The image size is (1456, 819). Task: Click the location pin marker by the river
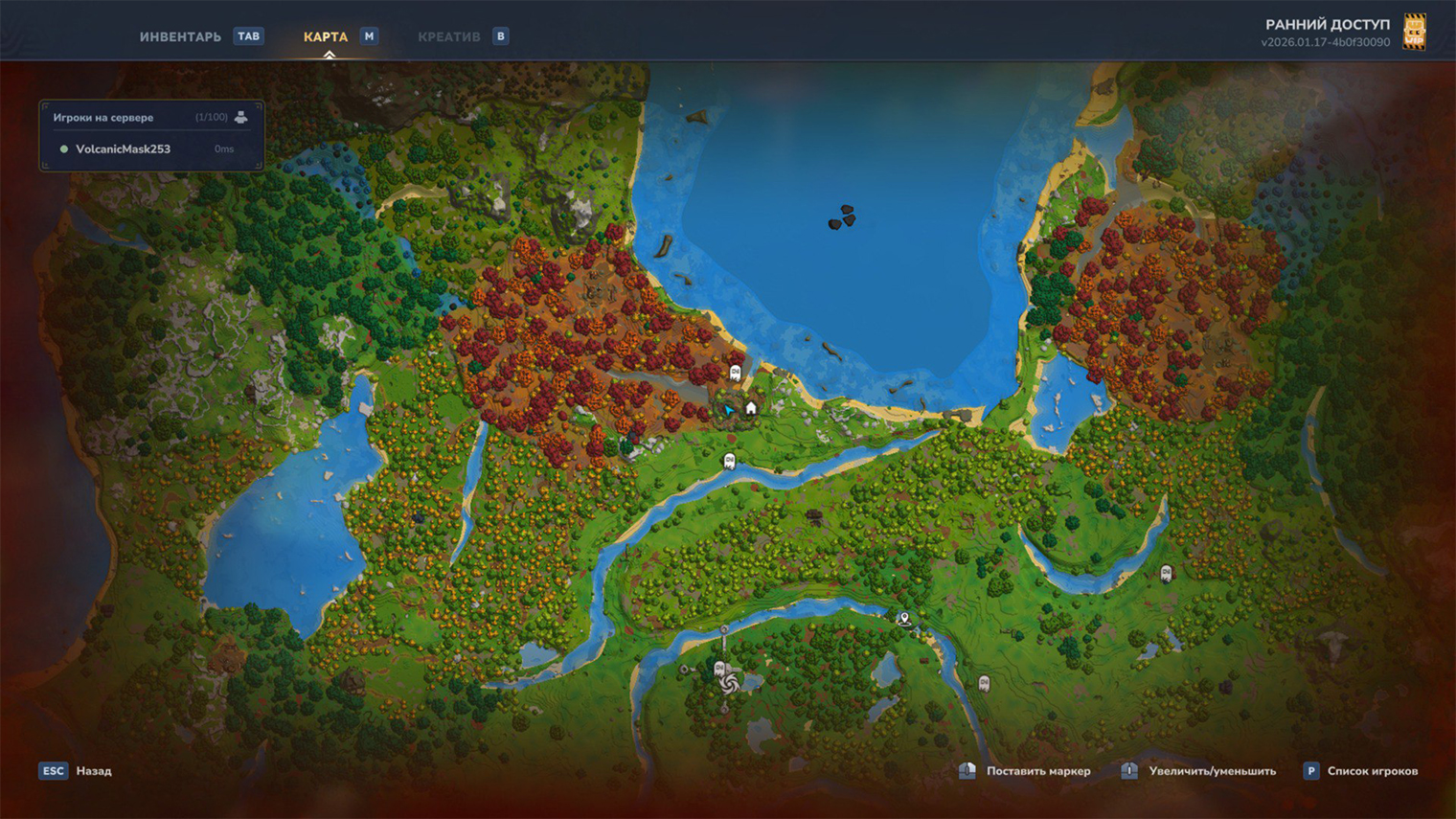[x=903, y=619]
